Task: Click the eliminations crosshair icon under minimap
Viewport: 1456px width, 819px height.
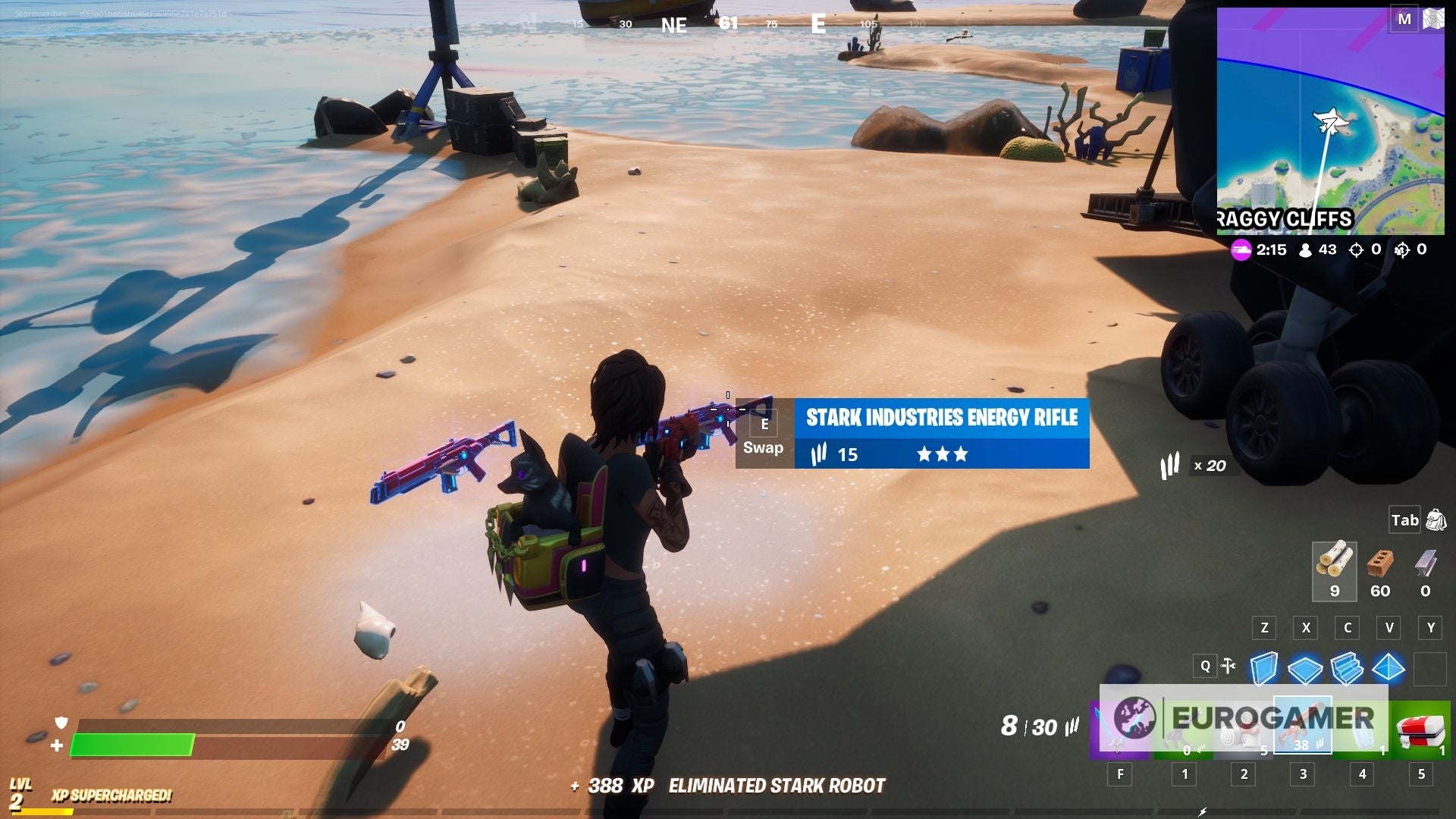Action: 1356,250
